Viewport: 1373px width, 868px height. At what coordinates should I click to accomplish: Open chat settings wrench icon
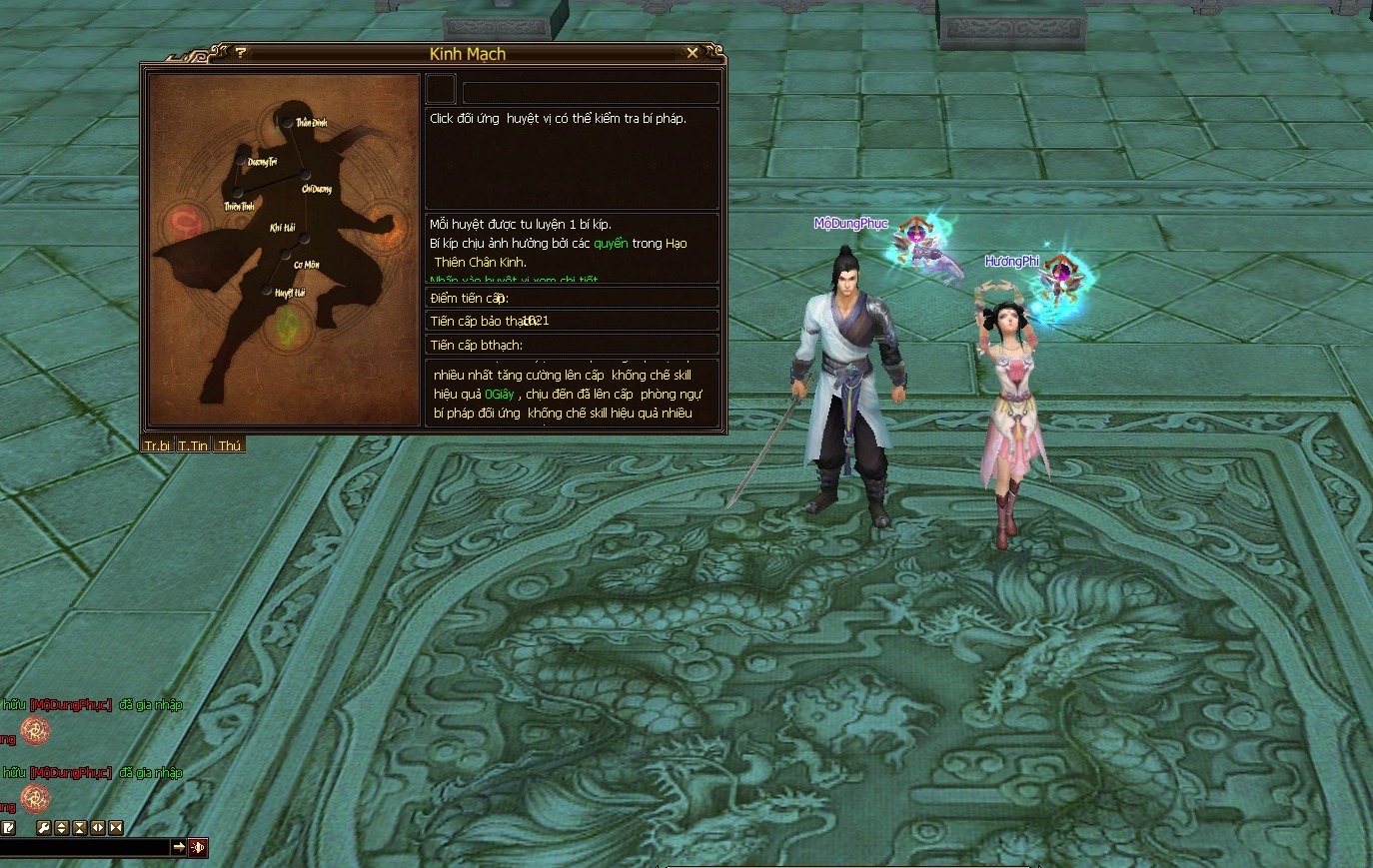pos(43,828)
